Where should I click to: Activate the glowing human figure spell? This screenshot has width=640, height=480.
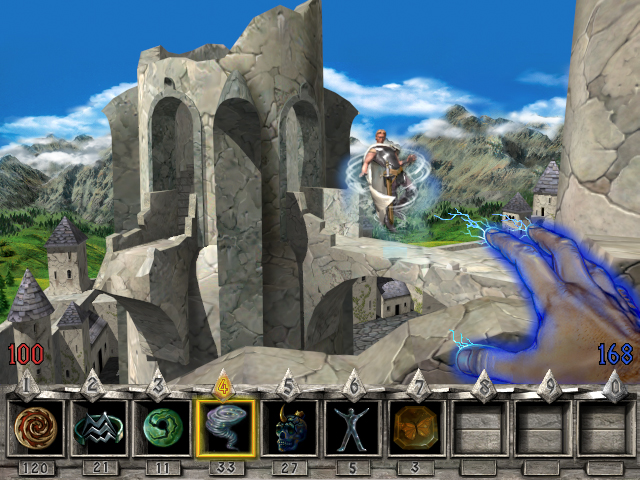click(353, 428)
